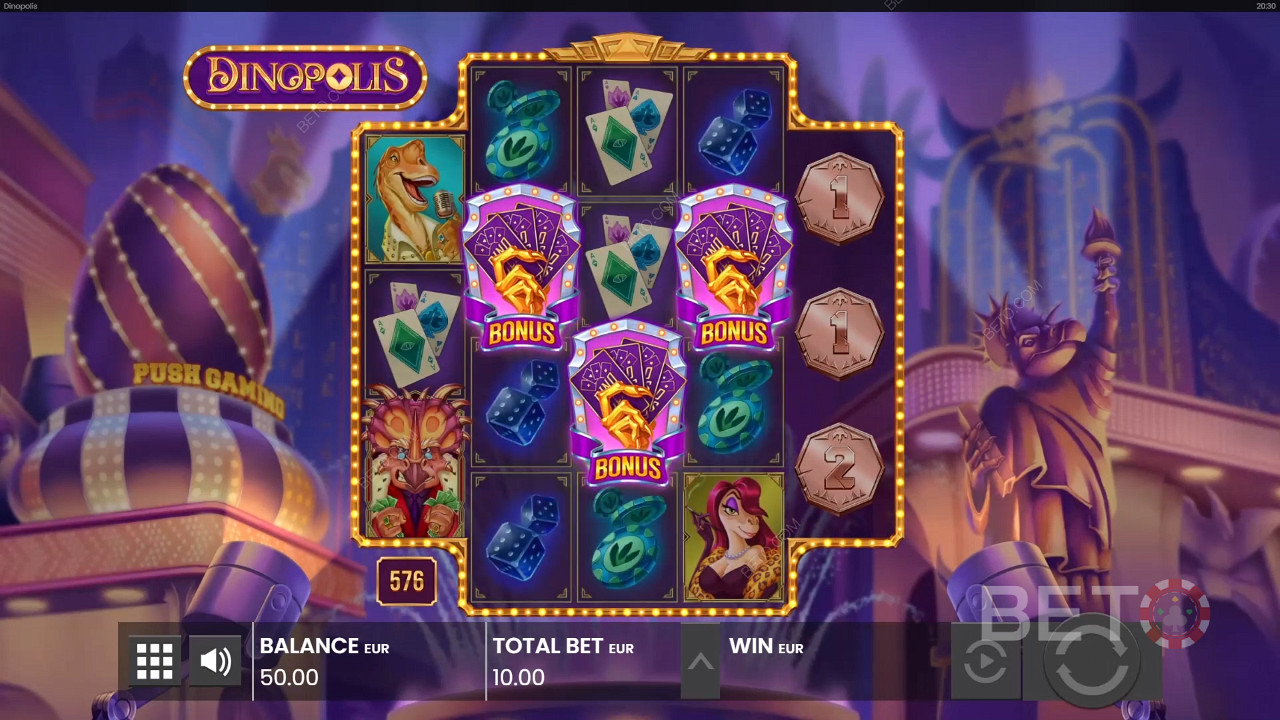
Task: Toggle the sound speaker button
Action: click(215, 661)
